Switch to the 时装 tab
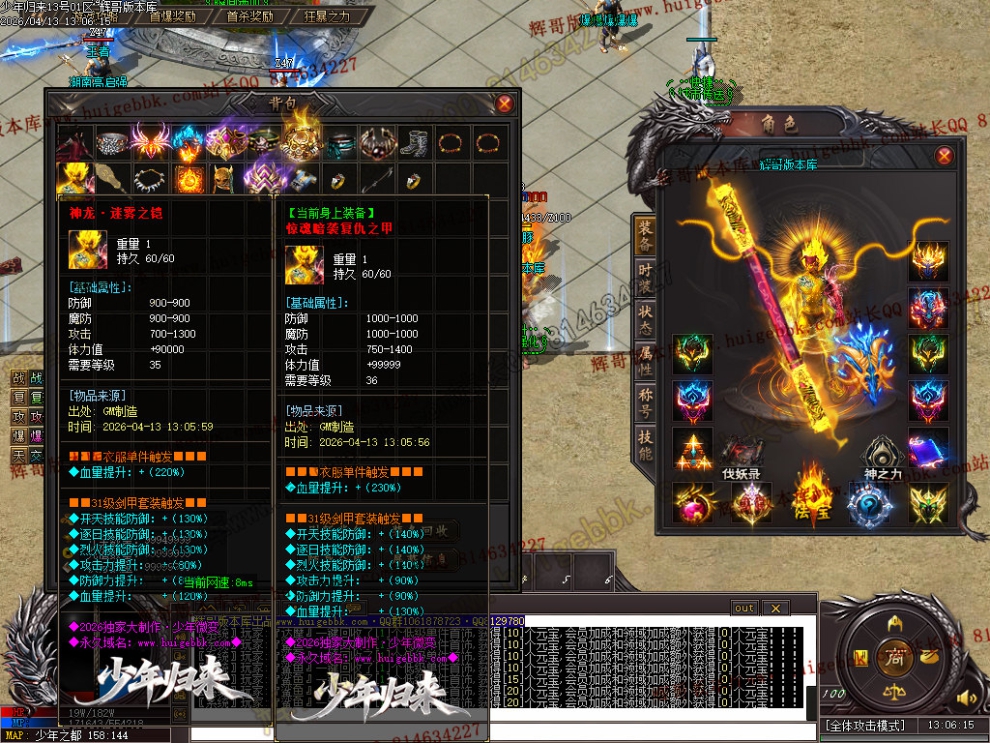Image resolution: width=990 pixels, height=743 pixels. 645,277
